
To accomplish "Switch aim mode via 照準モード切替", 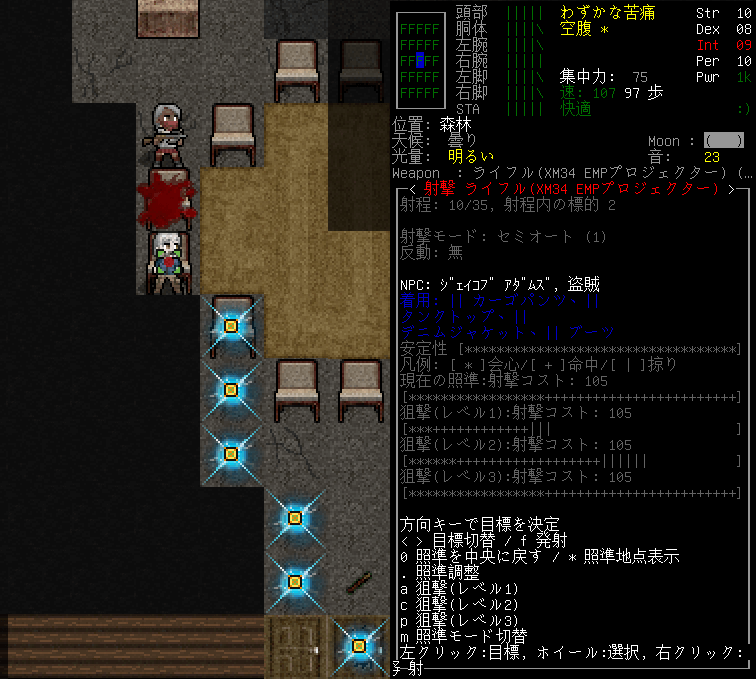I will 470,636.
